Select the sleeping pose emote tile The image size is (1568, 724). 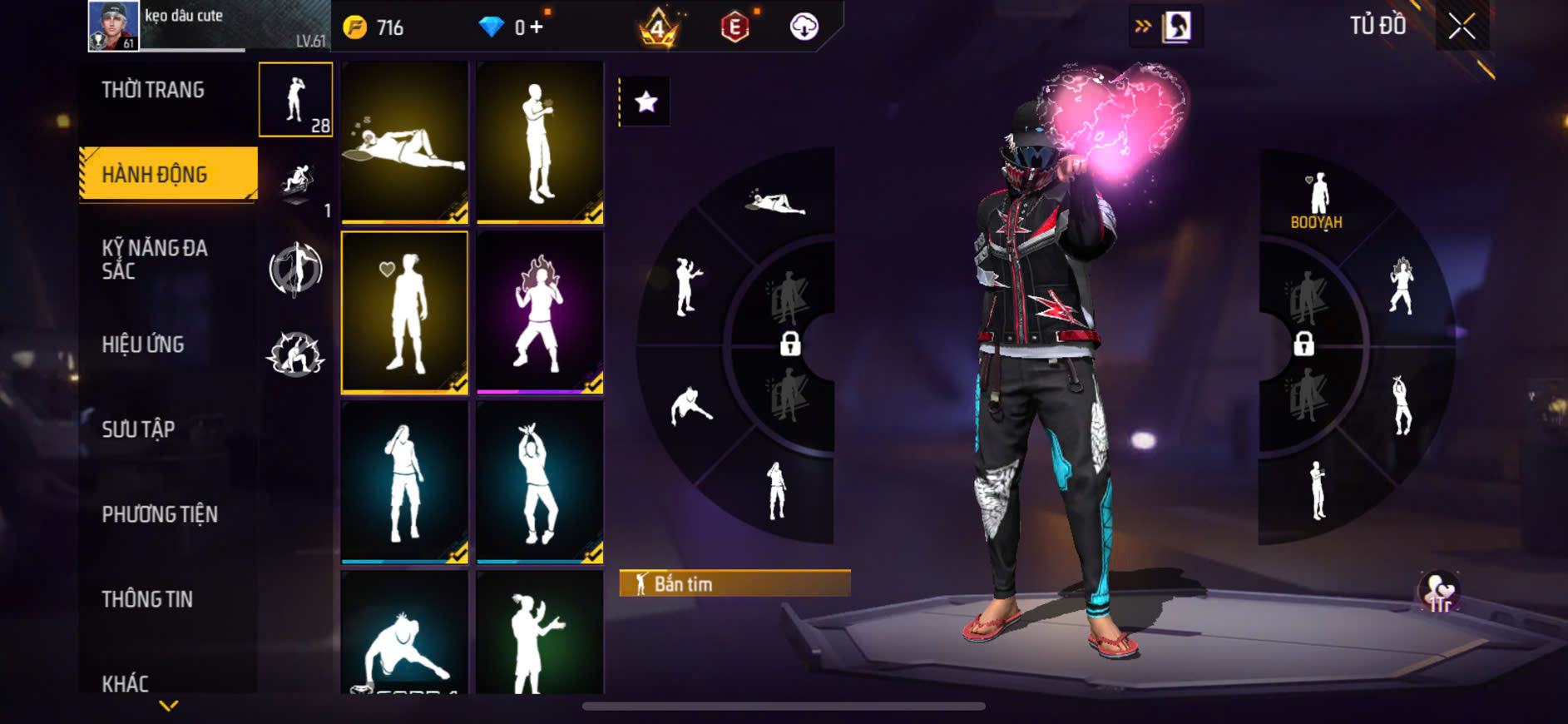pyautogui.click(x=405, y=142)
